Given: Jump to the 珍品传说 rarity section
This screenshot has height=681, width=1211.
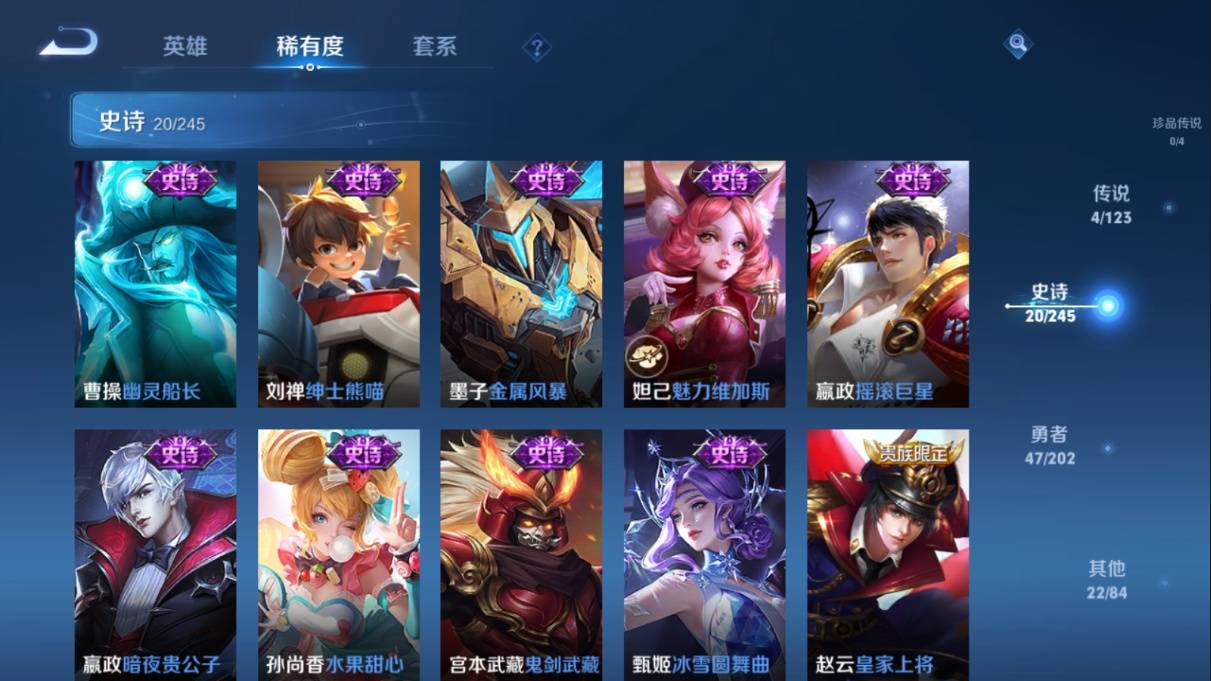Looking at the screenshot, I should [1176, 130].
